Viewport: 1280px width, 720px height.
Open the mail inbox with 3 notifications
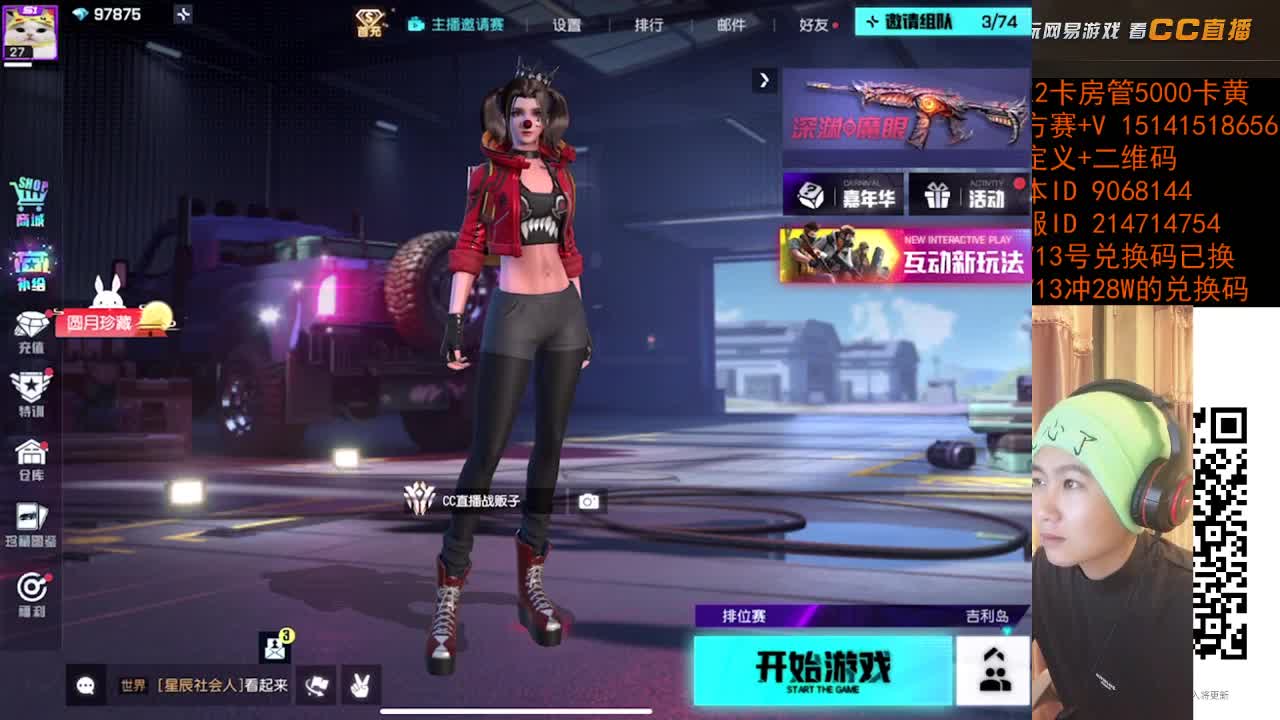[272, 648]
